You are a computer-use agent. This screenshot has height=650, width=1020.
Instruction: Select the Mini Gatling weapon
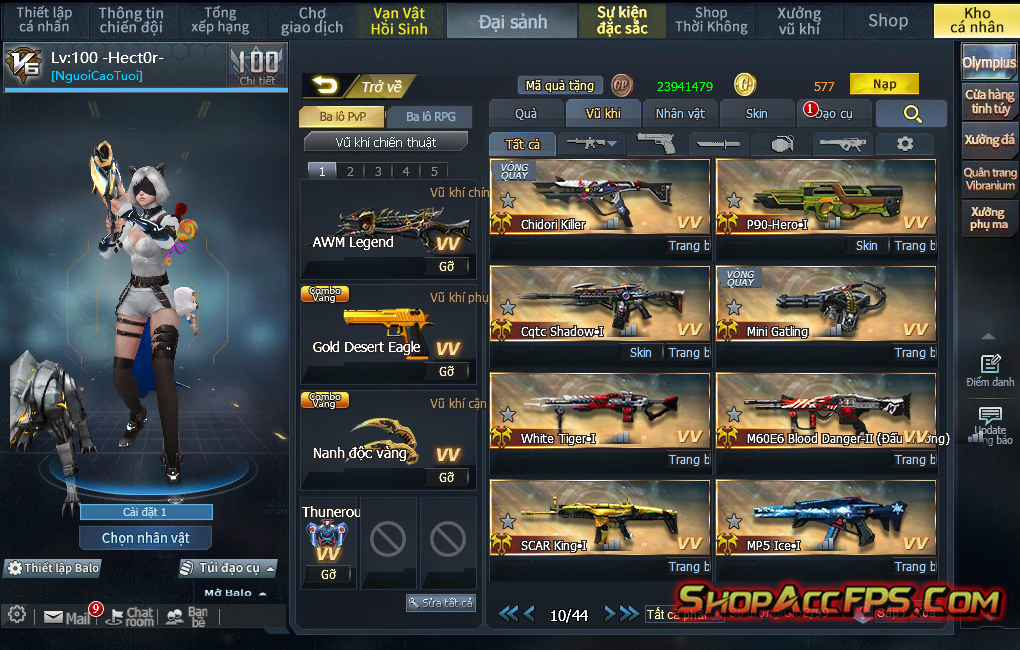point(826,305)
